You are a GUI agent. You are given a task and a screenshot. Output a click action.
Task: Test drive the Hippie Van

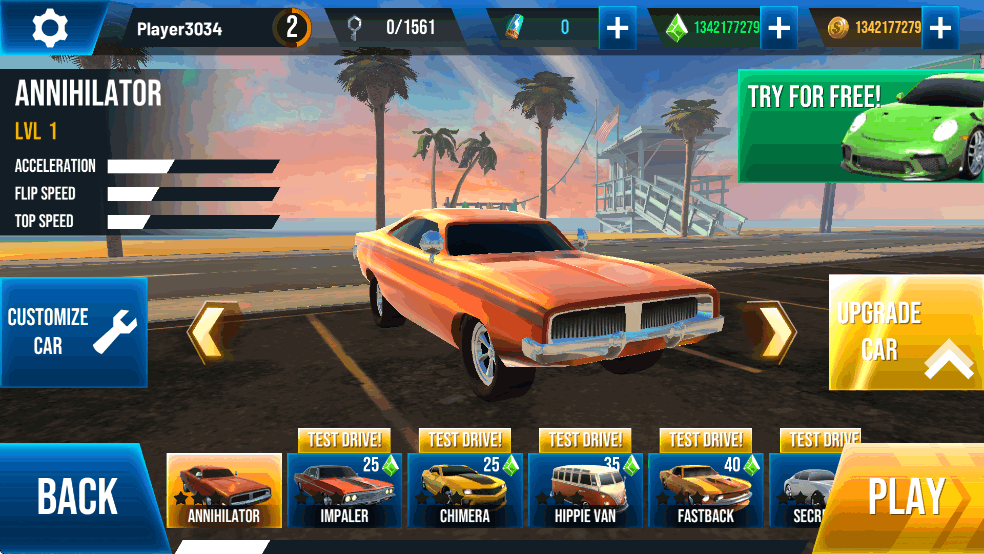click(585, 440)
